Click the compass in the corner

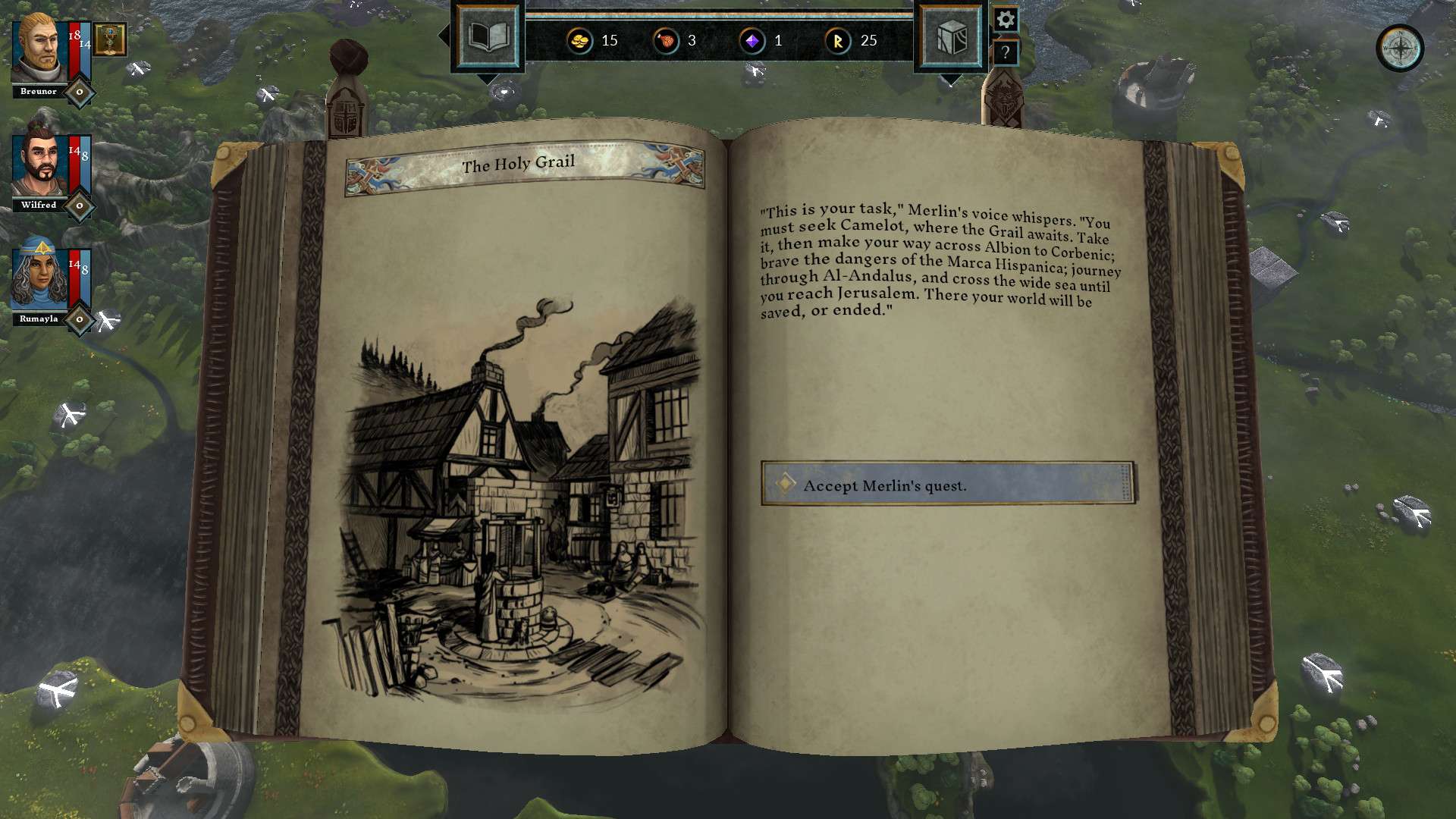pyautogui.click(x=1399, y=49)
